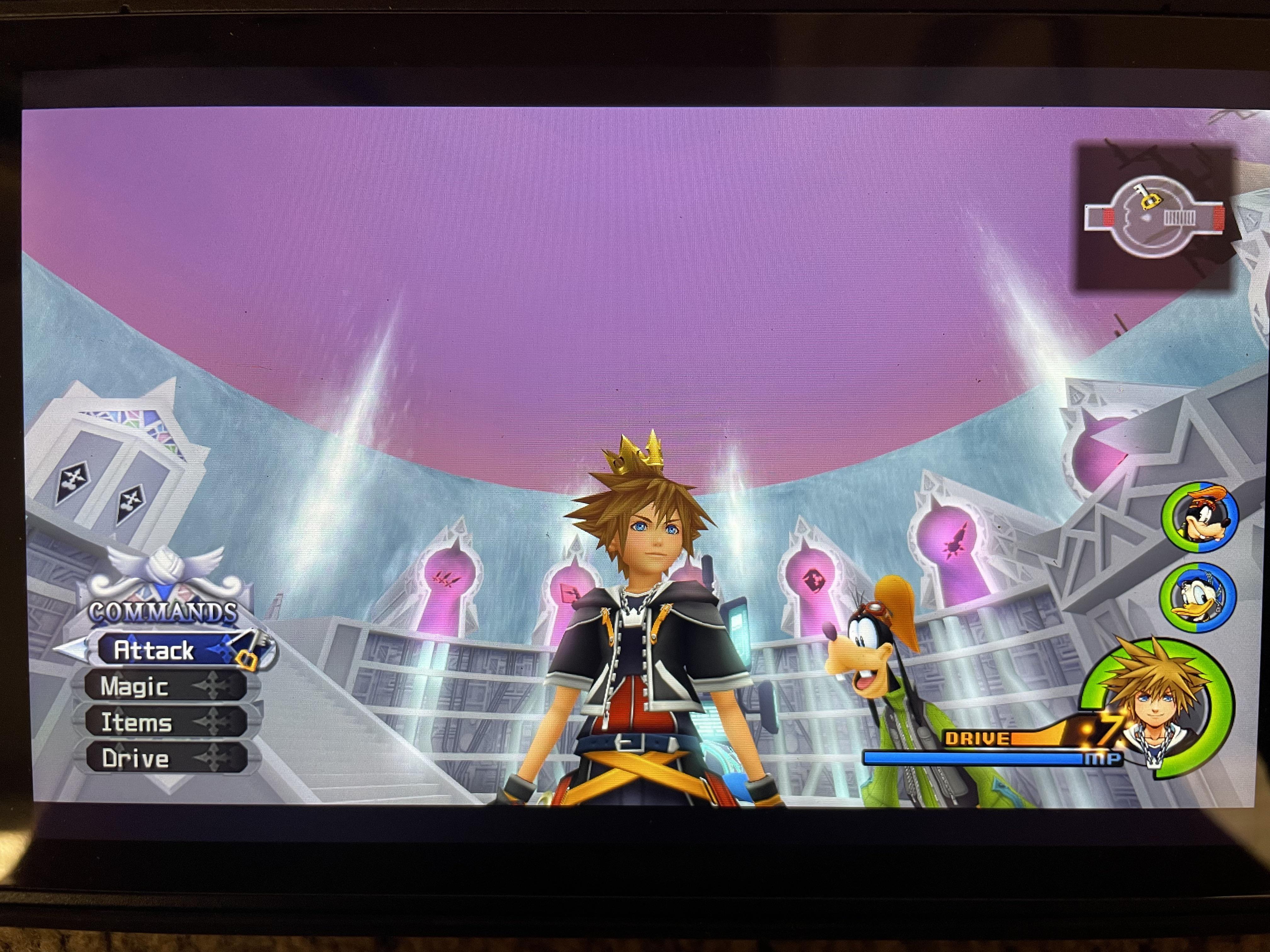This screenshot has height=952, width=1270.
Task: Click the COMMANDS header label
Action: pyautogui.click(x=163, y=613)
